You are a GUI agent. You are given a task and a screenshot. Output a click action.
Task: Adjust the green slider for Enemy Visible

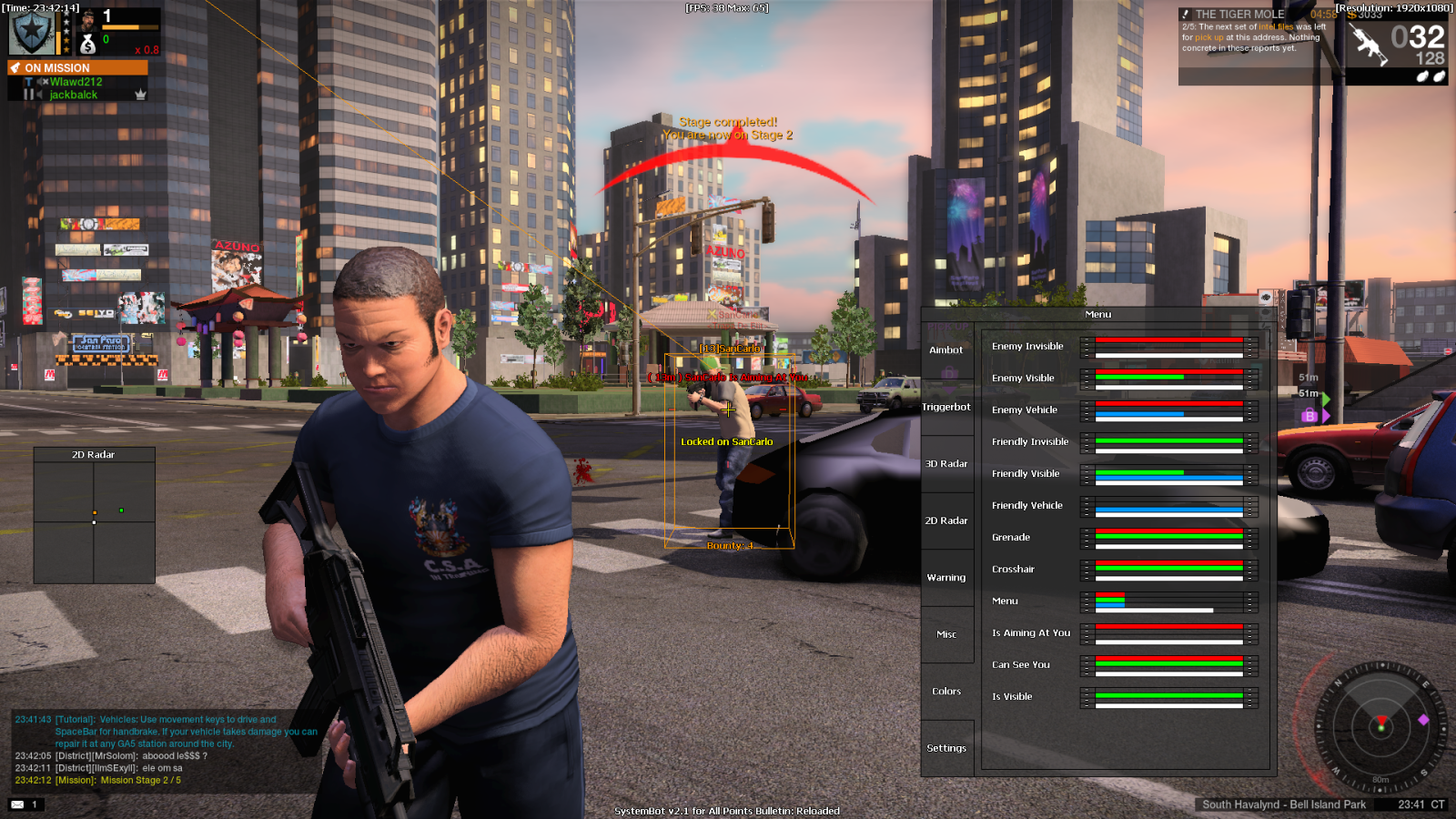1168,377
